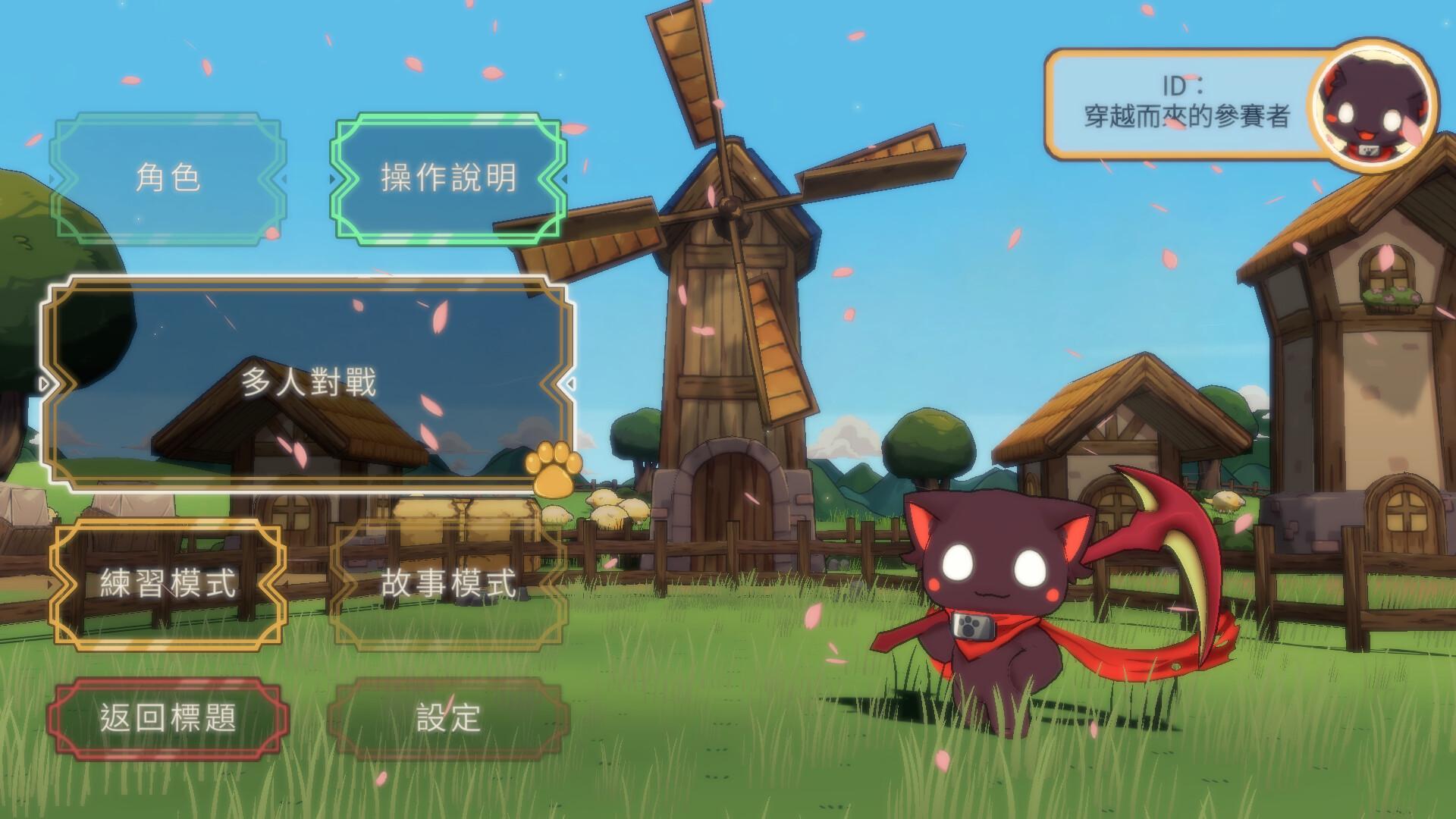This screenshot has height=819, width=1456.
Task: Click the highlighted green 操作說明 frame
Action: point(449,176)
